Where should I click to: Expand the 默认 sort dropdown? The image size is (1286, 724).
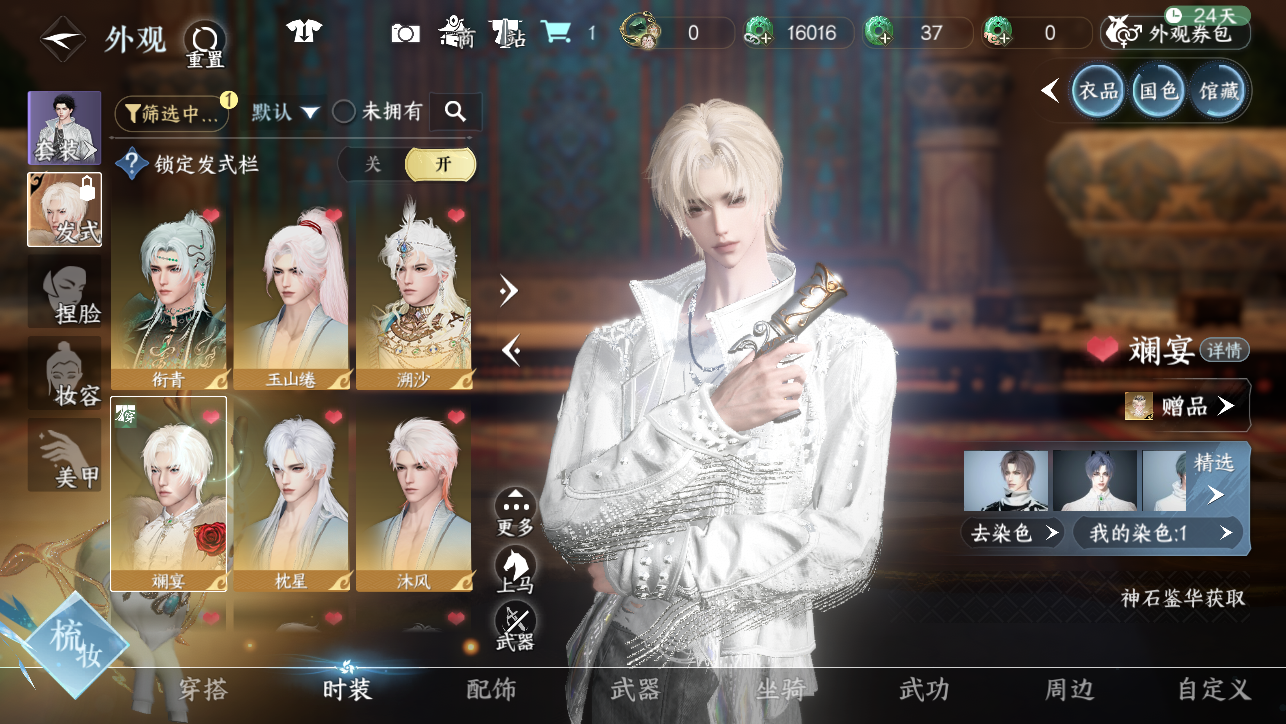tap(285, 112)
